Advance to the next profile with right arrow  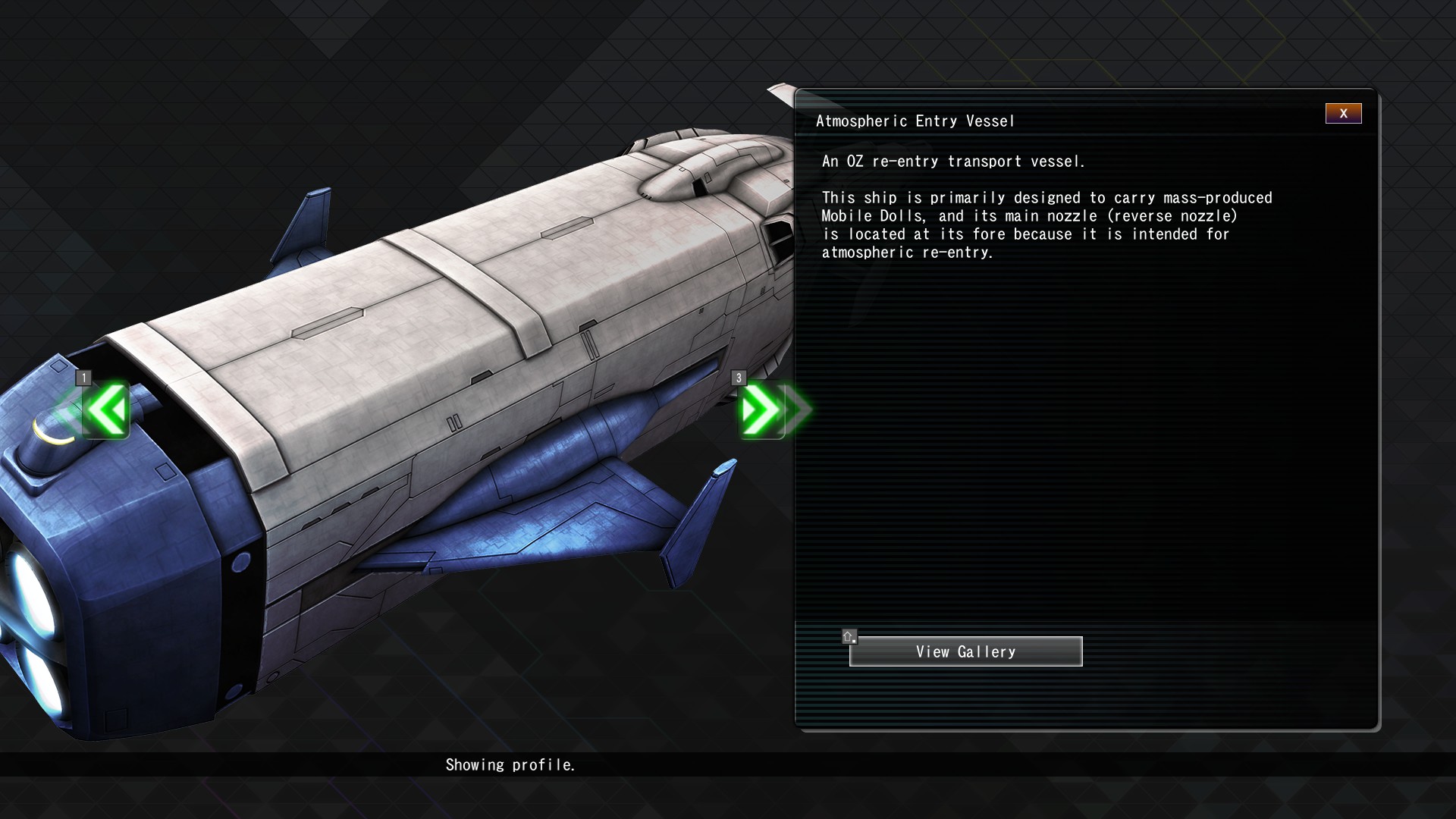coord(761,410)
